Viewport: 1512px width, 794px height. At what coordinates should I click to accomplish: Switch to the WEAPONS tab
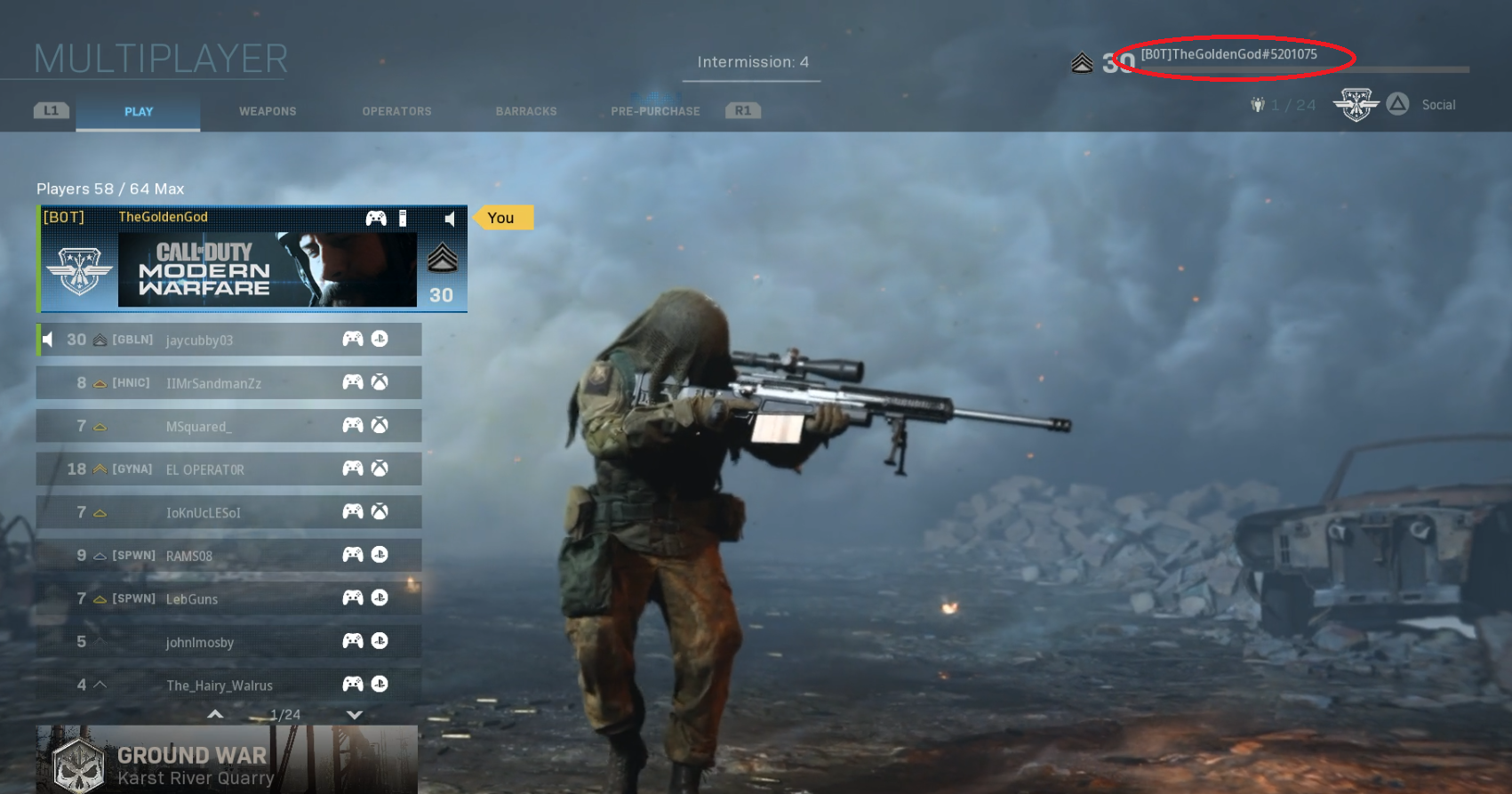coord(267,111)
